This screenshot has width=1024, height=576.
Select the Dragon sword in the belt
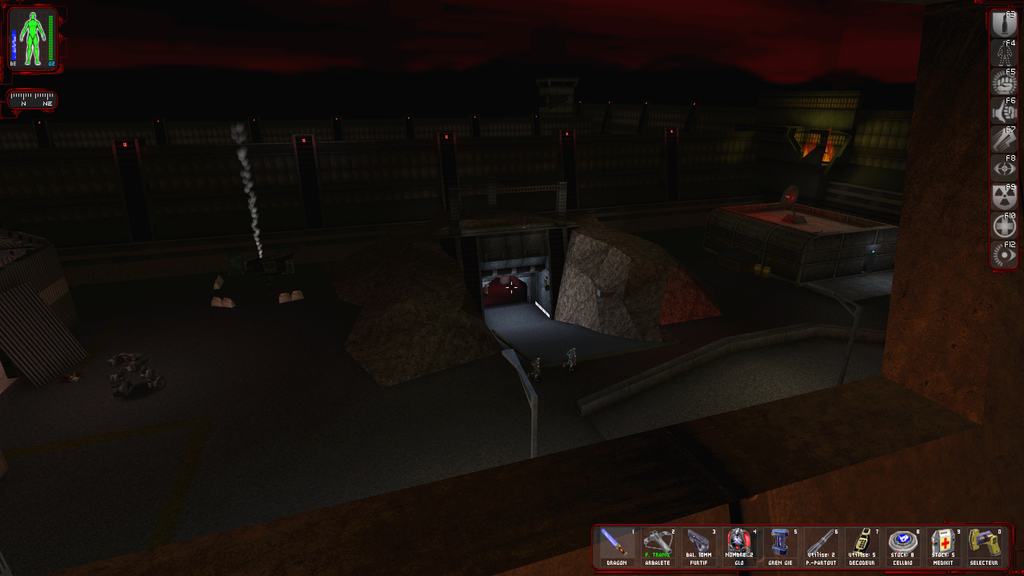tap(615, 546)
